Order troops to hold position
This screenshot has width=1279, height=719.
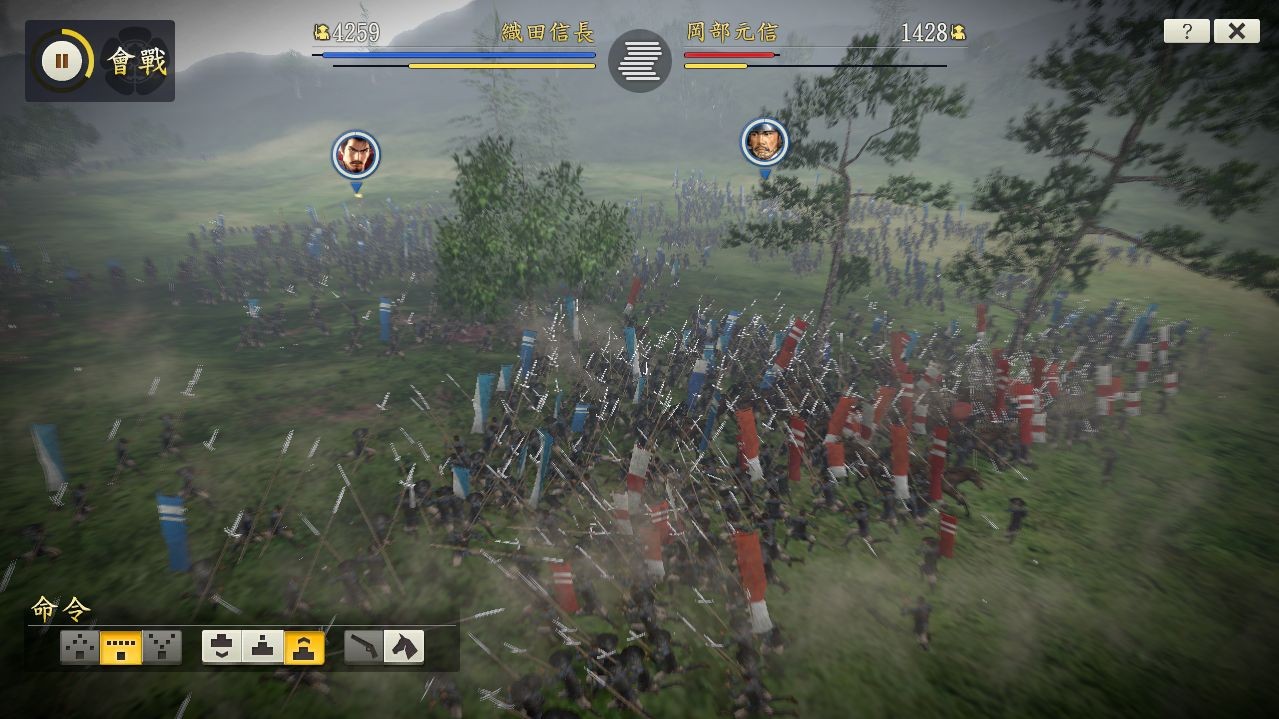[x=263, y=647]
